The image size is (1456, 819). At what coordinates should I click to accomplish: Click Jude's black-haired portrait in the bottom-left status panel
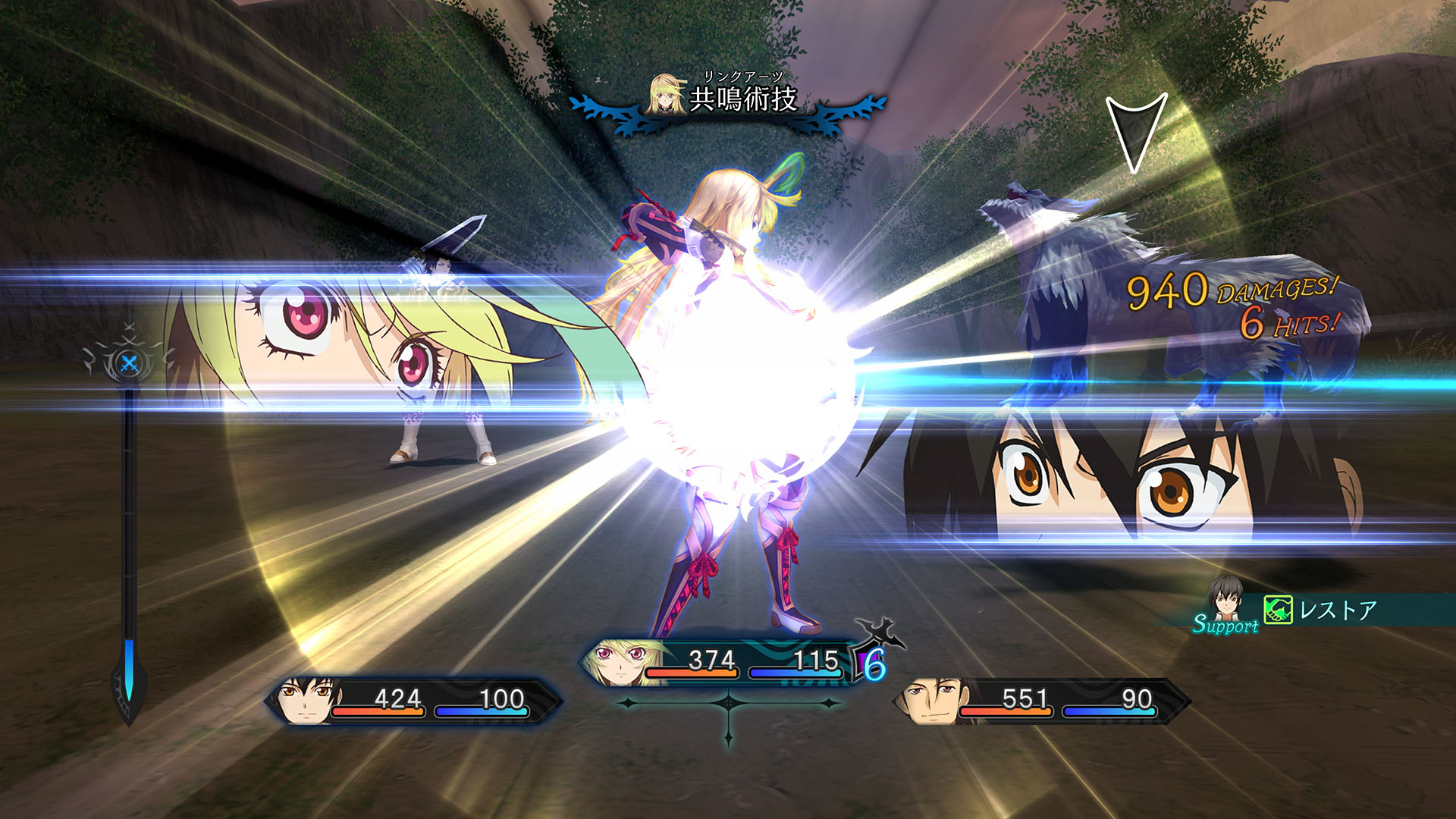306,701
